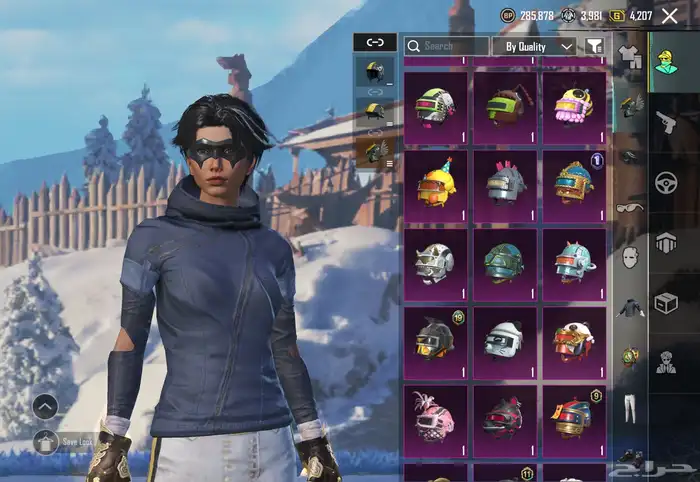Select the yellow chick party hat helmet
The image size is (700, 482).
click(435, 186)
